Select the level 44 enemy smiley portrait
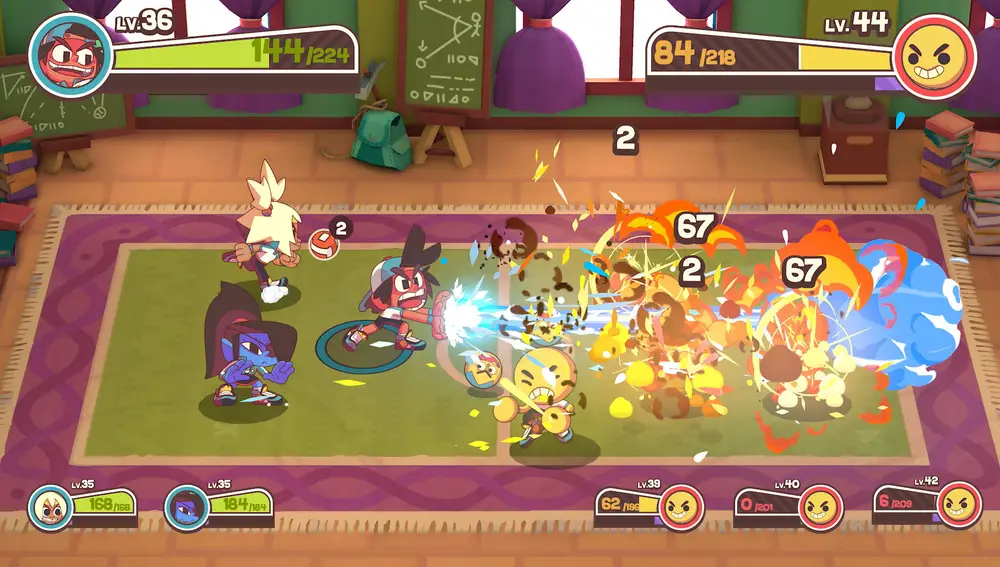 point(934,57)
